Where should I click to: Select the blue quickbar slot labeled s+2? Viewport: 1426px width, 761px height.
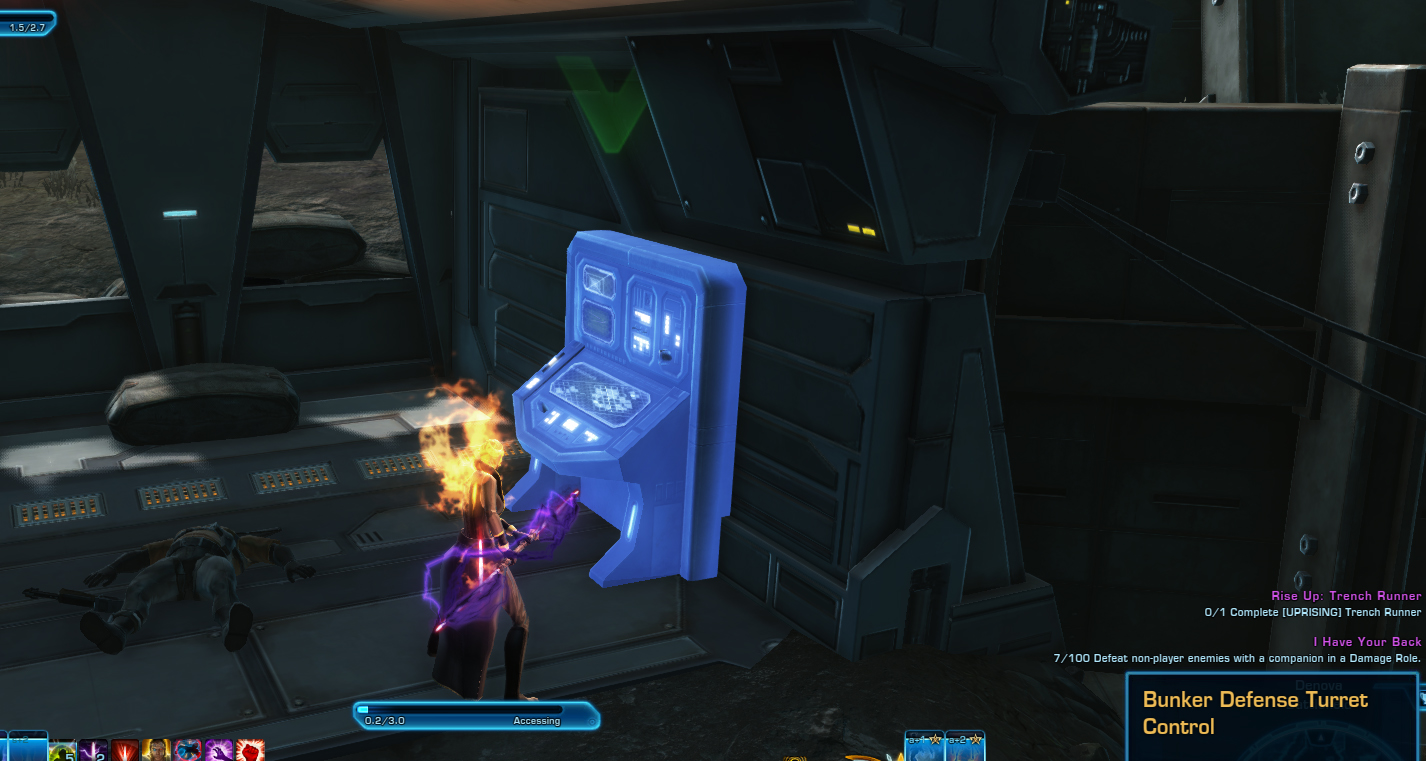[x=27, y=747]
